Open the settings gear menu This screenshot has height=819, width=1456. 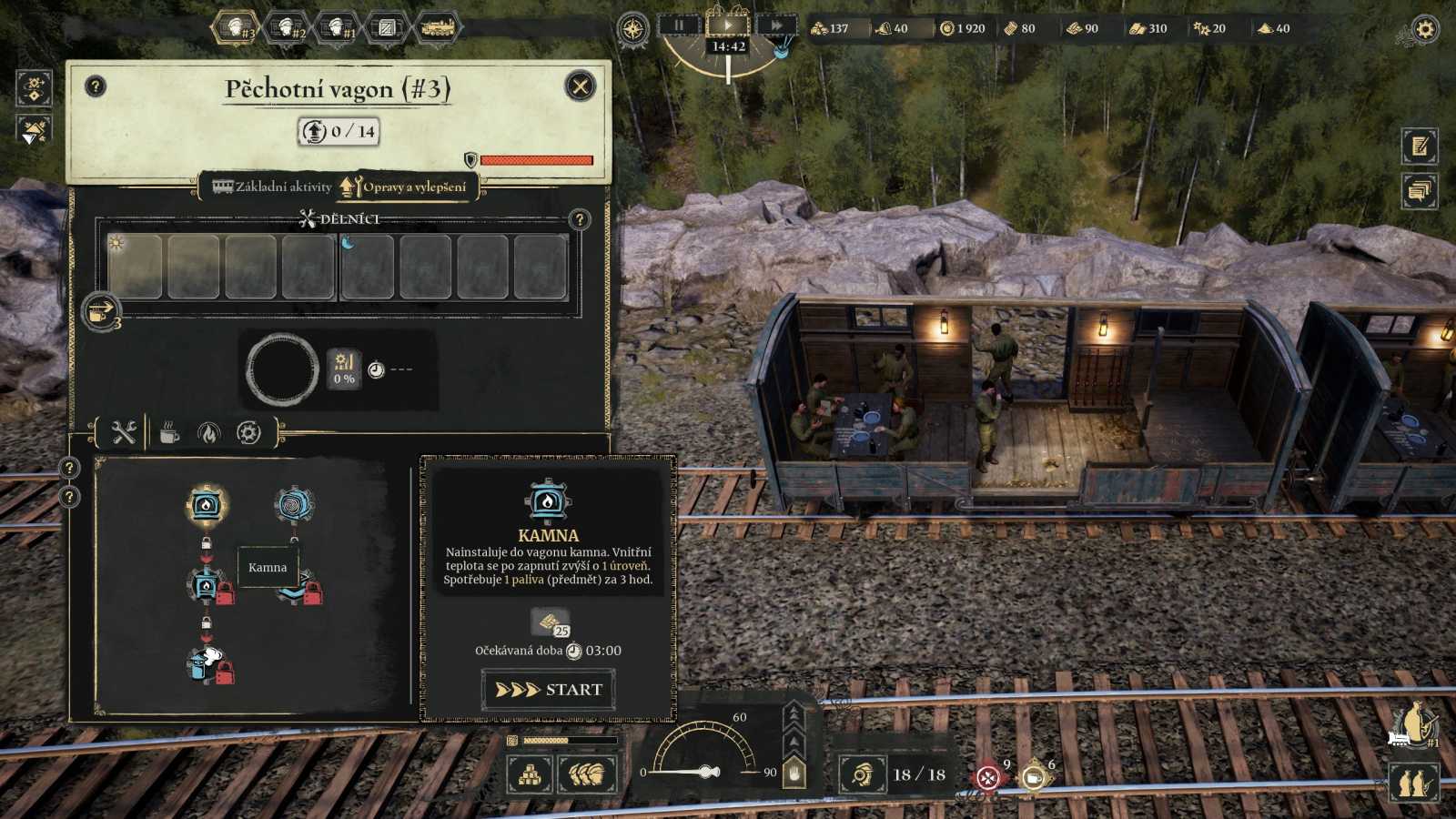coord(1424,29)
